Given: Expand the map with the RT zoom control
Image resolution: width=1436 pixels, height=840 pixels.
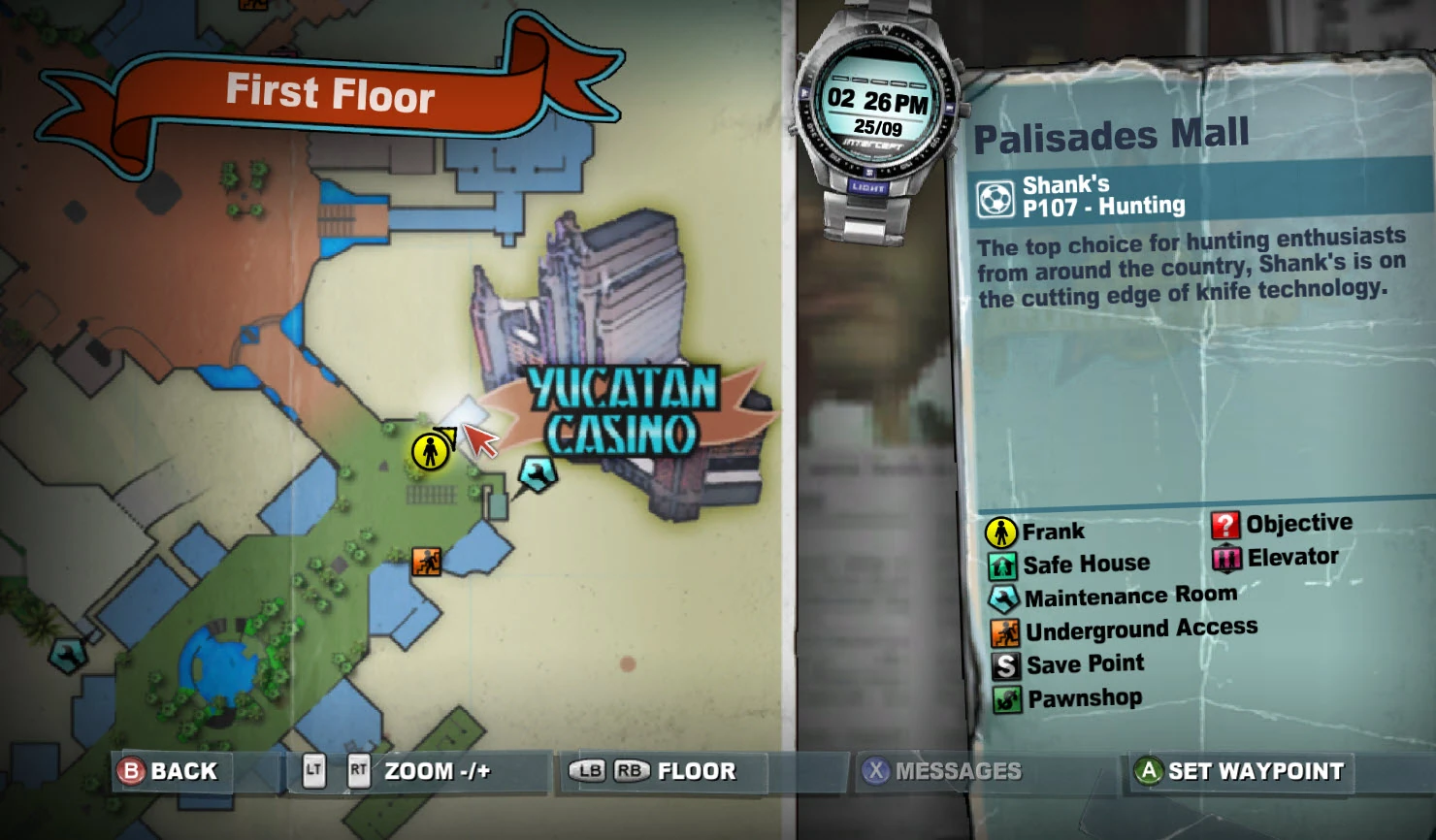Looking at the screenshot, I should (x=356, y=771).
